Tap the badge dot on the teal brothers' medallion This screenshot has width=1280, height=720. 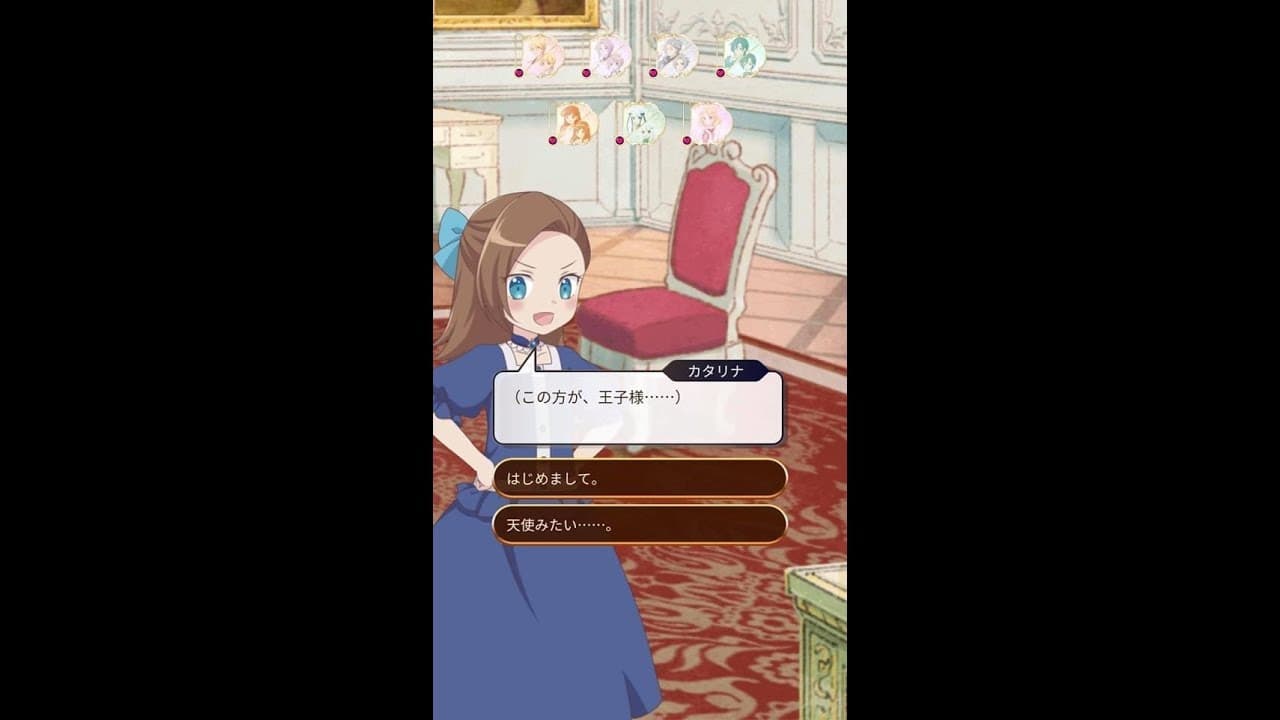[720, 73]
